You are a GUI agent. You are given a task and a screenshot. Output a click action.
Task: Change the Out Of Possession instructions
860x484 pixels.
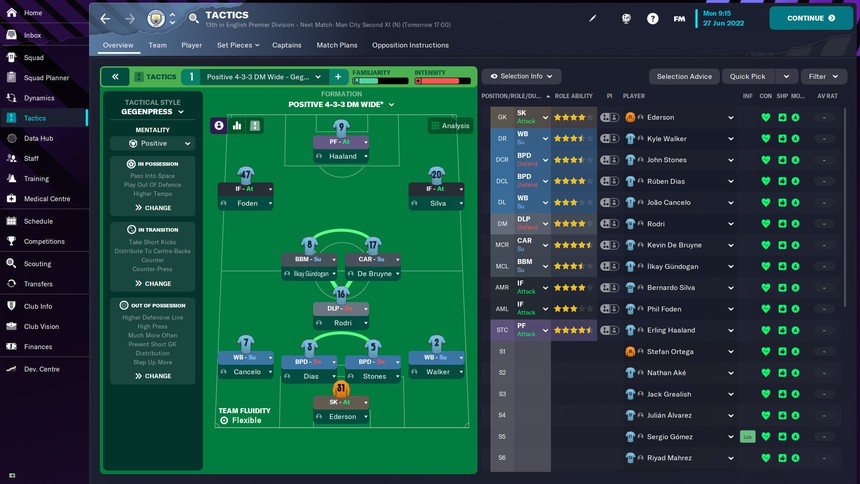tap(152, 376)
